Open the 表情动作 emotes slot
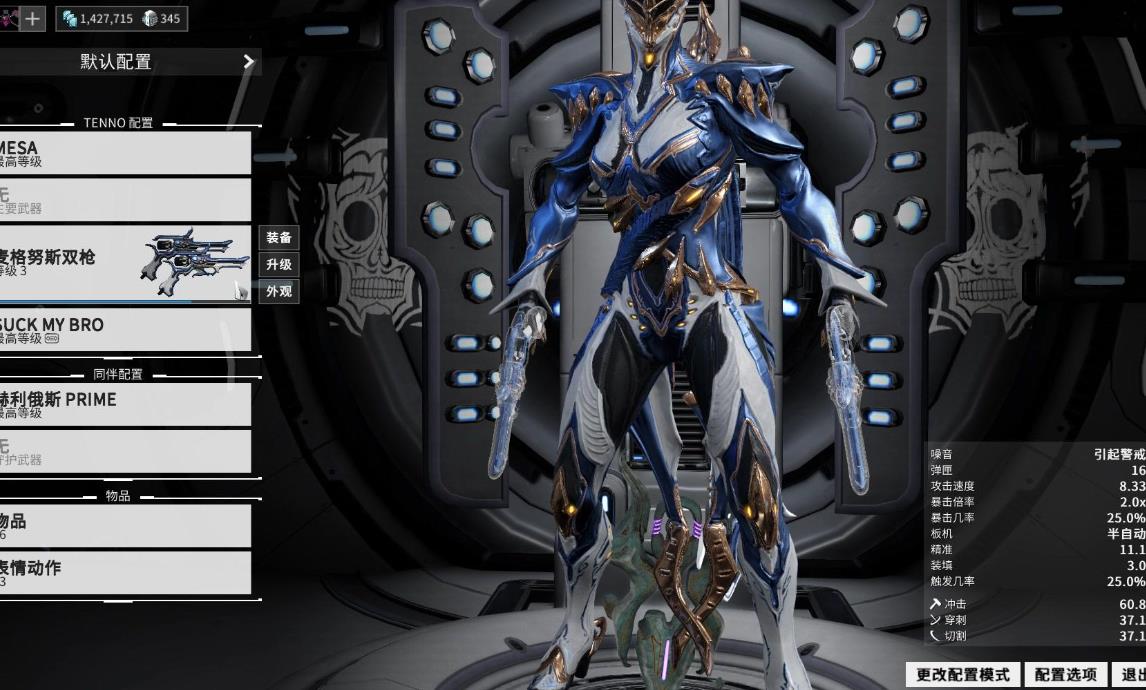The height and width of the screenshot is (690, 1146). tap(125, 573)
